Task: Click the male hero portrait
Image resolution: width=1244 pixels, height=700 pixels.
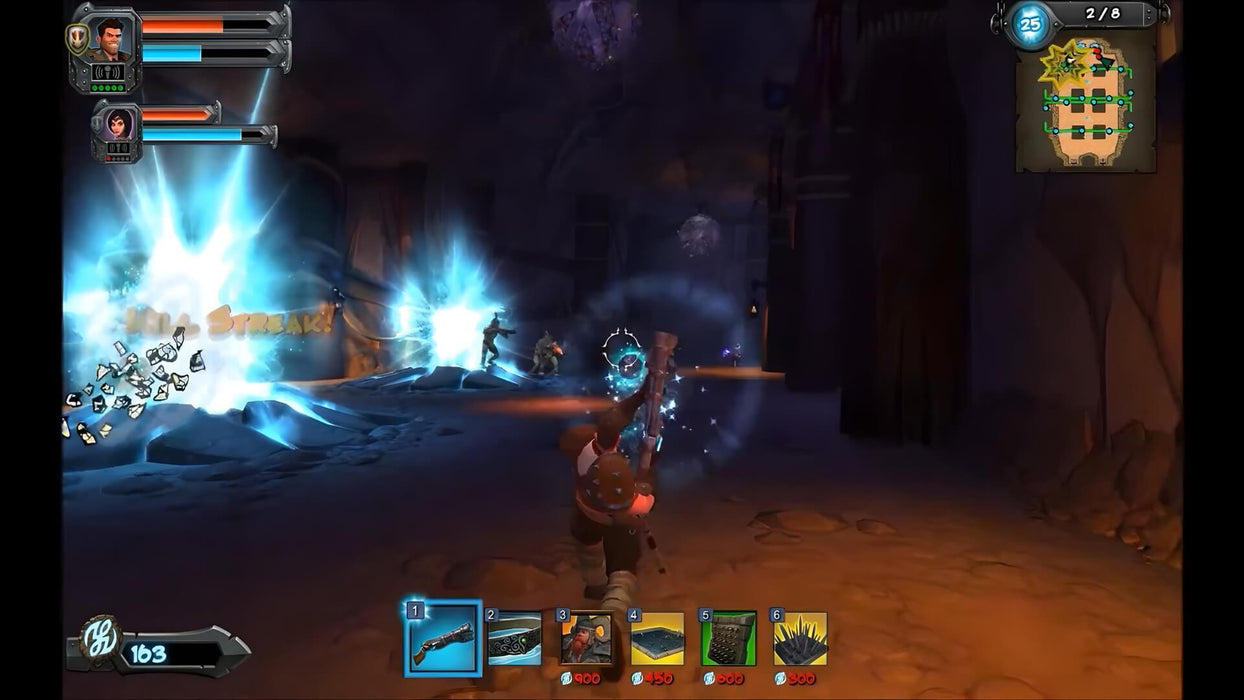Action: coord(111,39)
